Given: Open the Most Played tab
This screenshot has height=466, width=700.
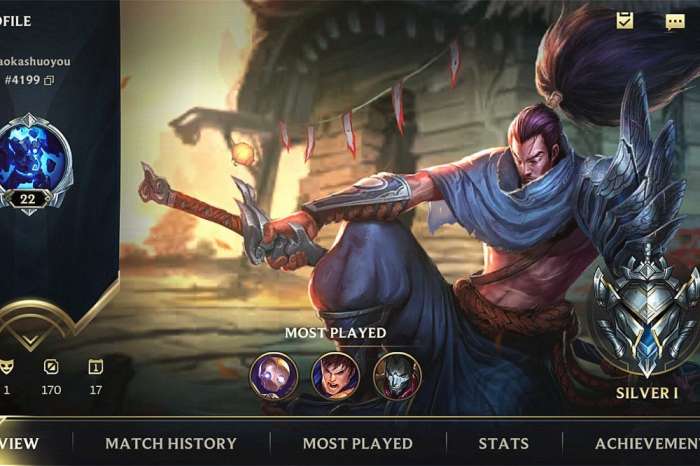Looking at the screenshot, I should pos(357,443).
